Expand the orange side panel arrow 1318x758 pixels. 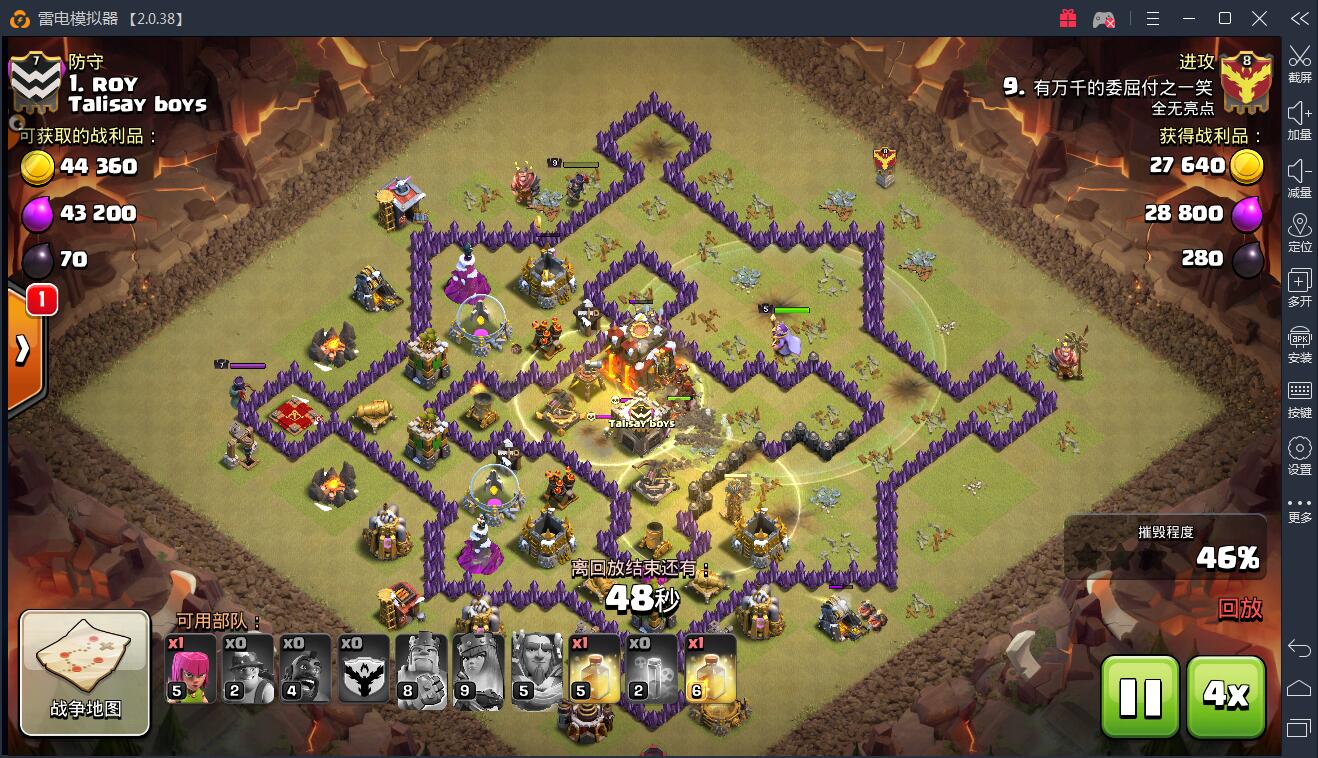click(x=24, y=349)
